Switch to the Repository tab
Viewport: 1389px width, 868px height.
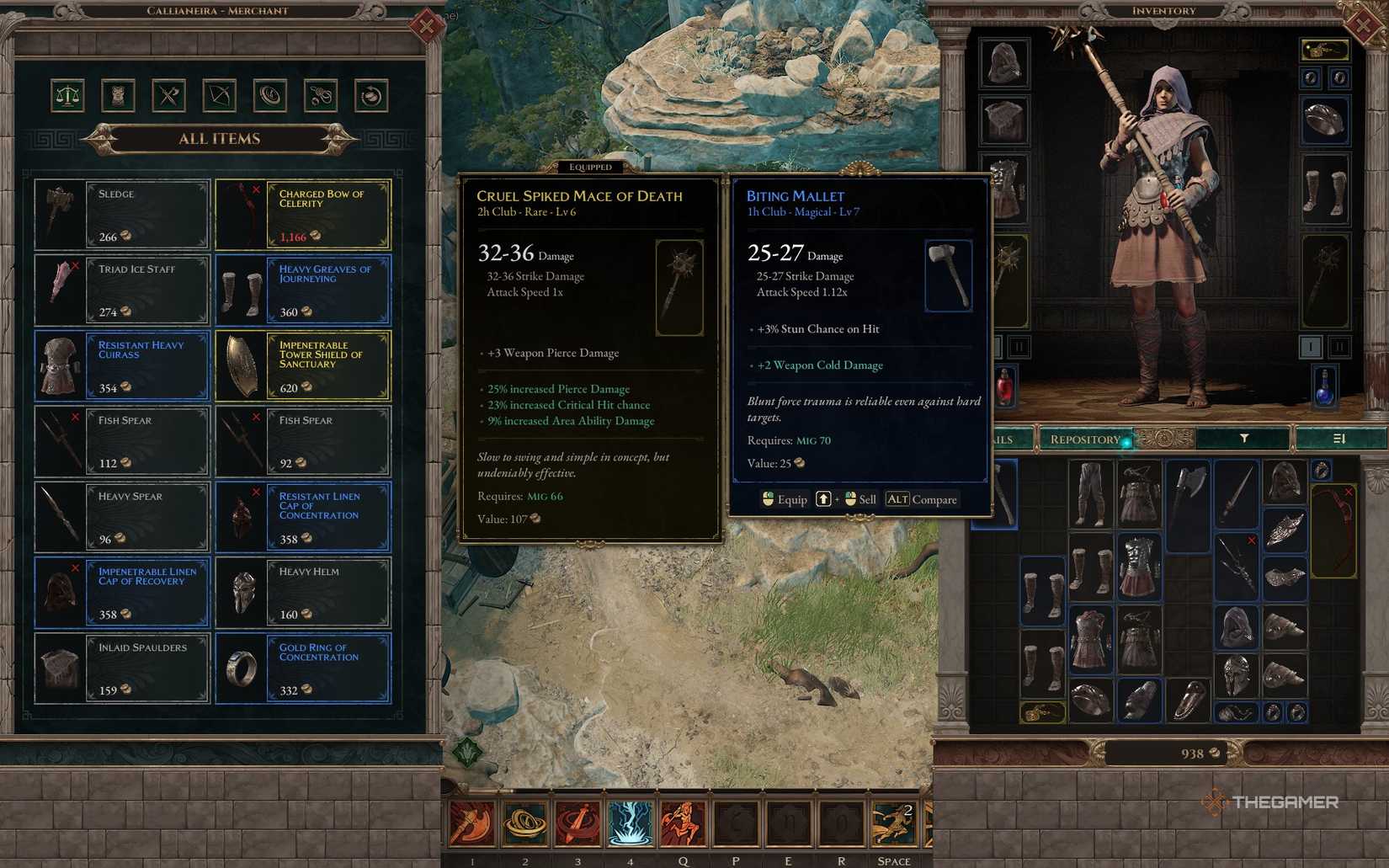pos(1086,439)
